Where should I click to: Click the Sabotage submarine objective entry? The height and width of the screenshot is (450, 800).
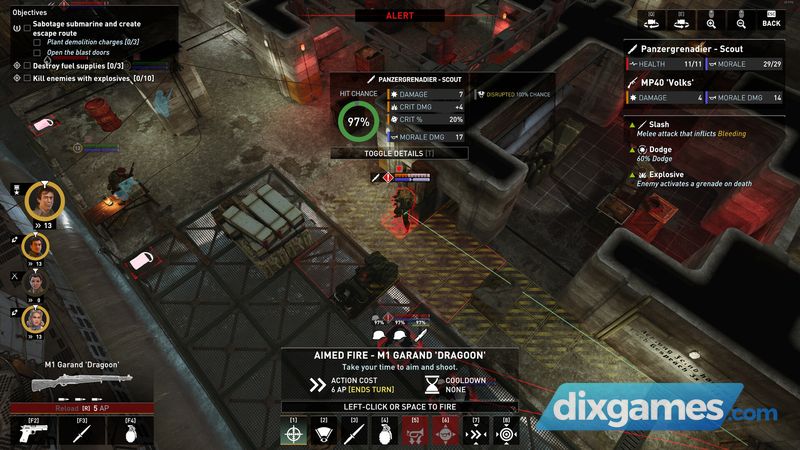[x=88, y=26]
